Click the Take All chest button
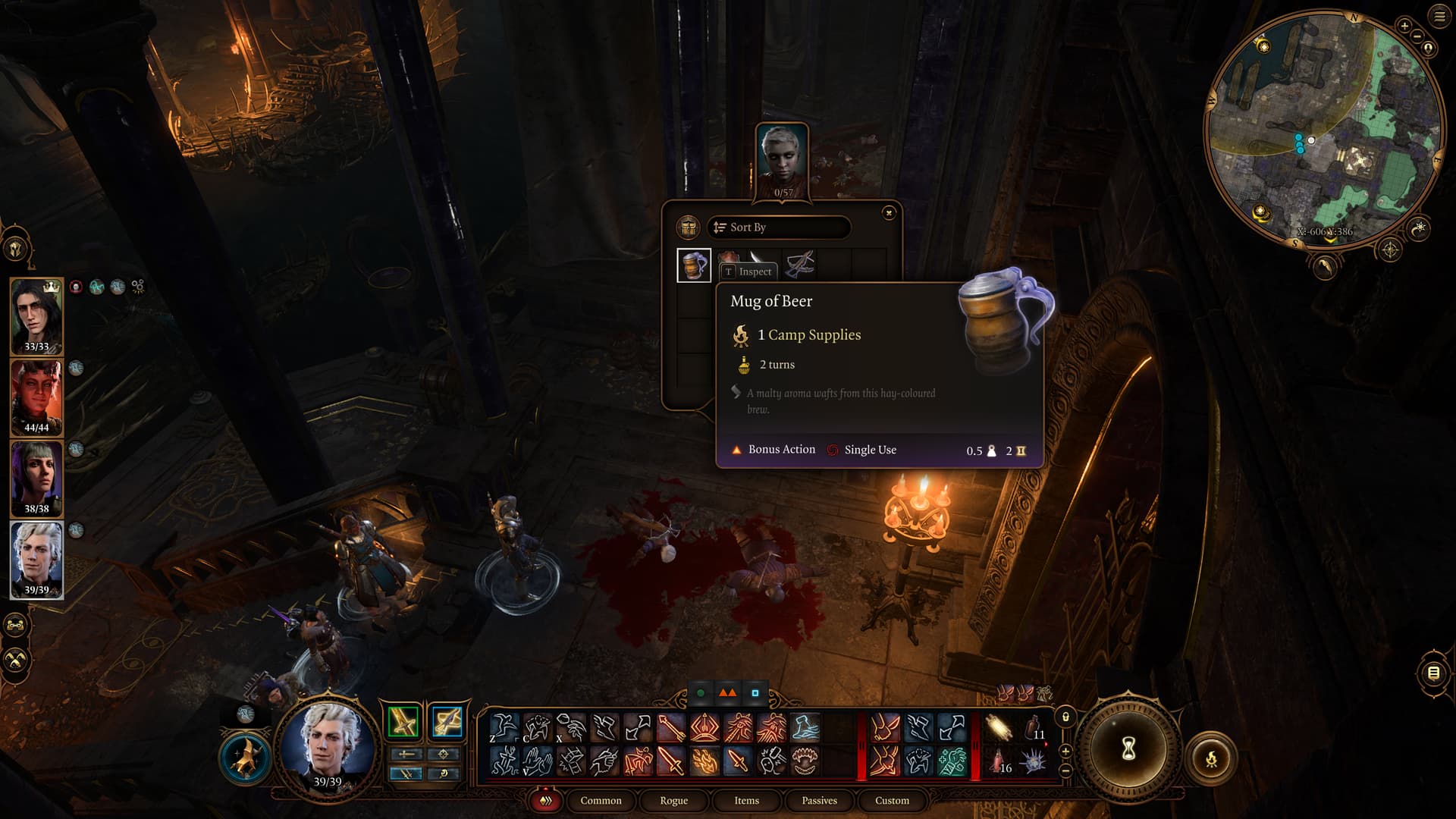This screenshot has width=1456, height=819. [x=689, y=227]
